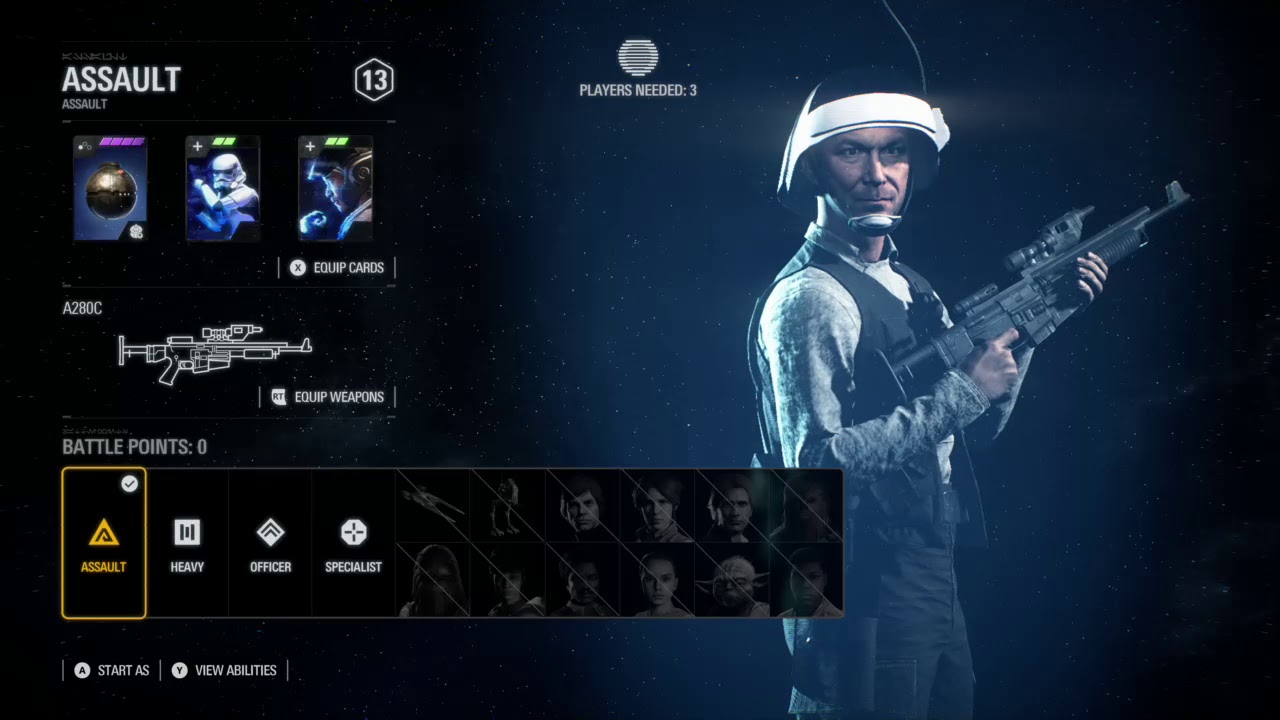Viewport: 1280px width, 720px height.
Task: Confirm with the Start As button
Action: pyautogui.click(x=111, y=670)
